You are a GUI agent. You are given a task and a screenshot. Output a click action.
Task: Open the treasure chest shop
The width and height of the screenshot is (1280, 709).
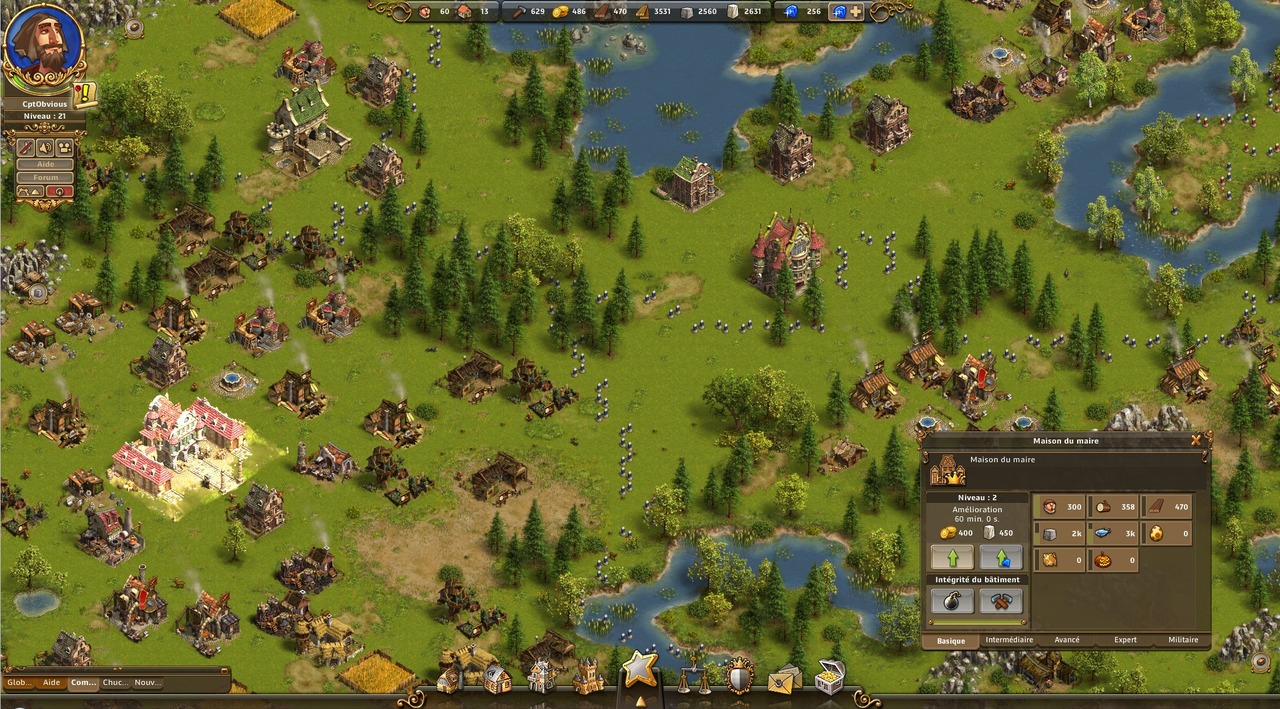point(829,677)
